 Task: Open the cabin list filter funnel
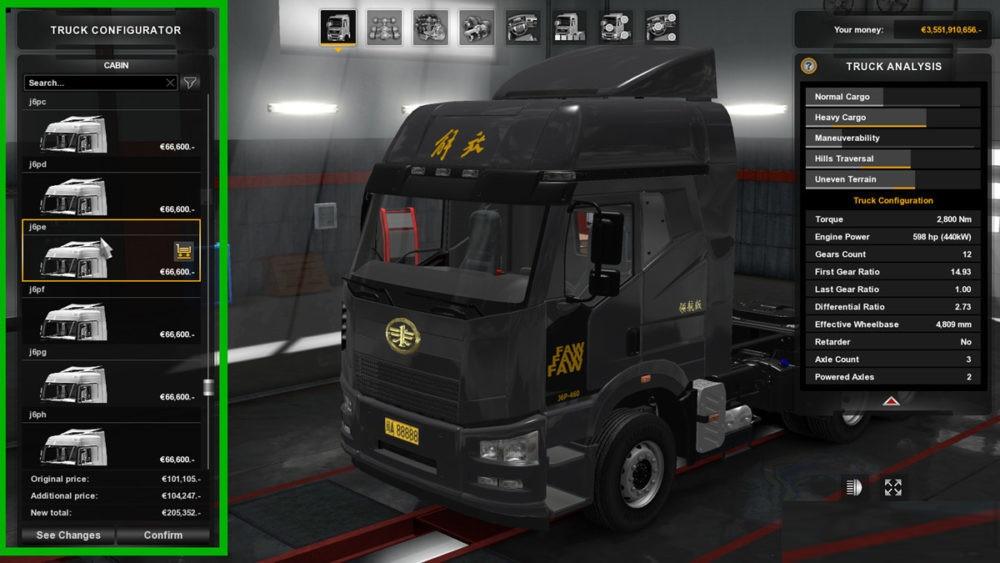[190, 83]
